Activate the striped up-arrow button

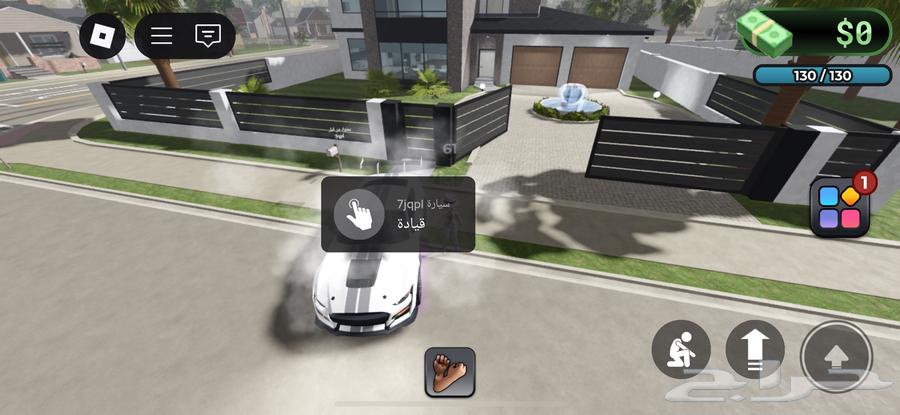(x=755, y=350)
